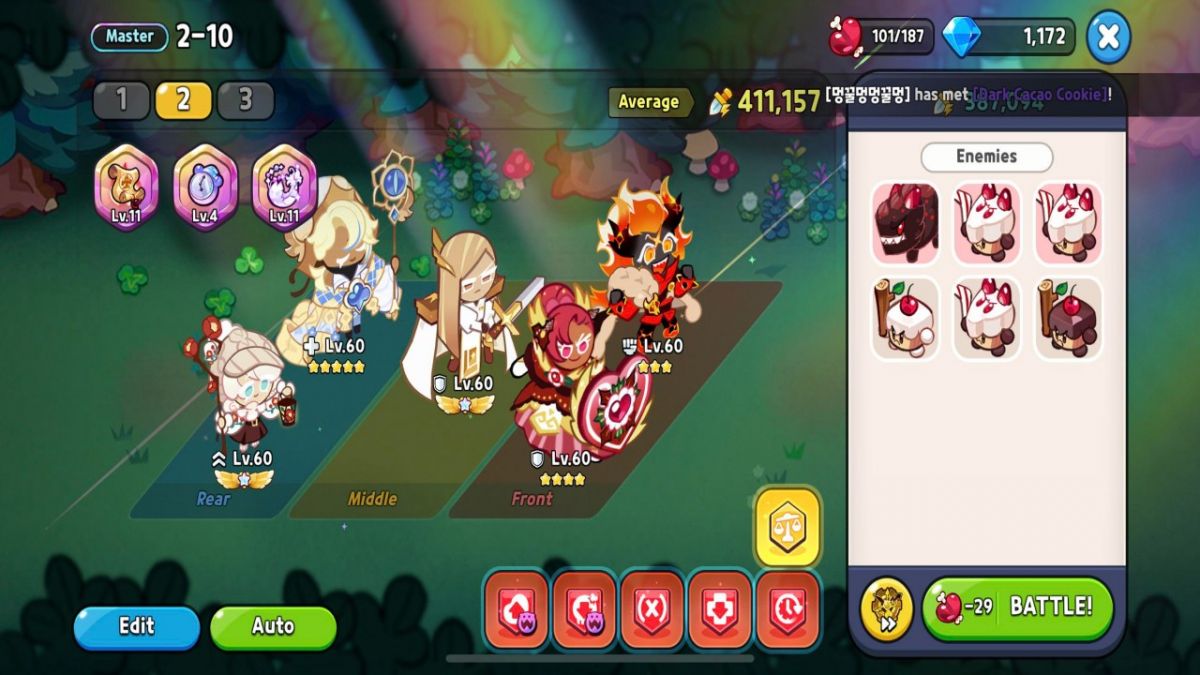Select team preset tab 3

coord(245,100)
